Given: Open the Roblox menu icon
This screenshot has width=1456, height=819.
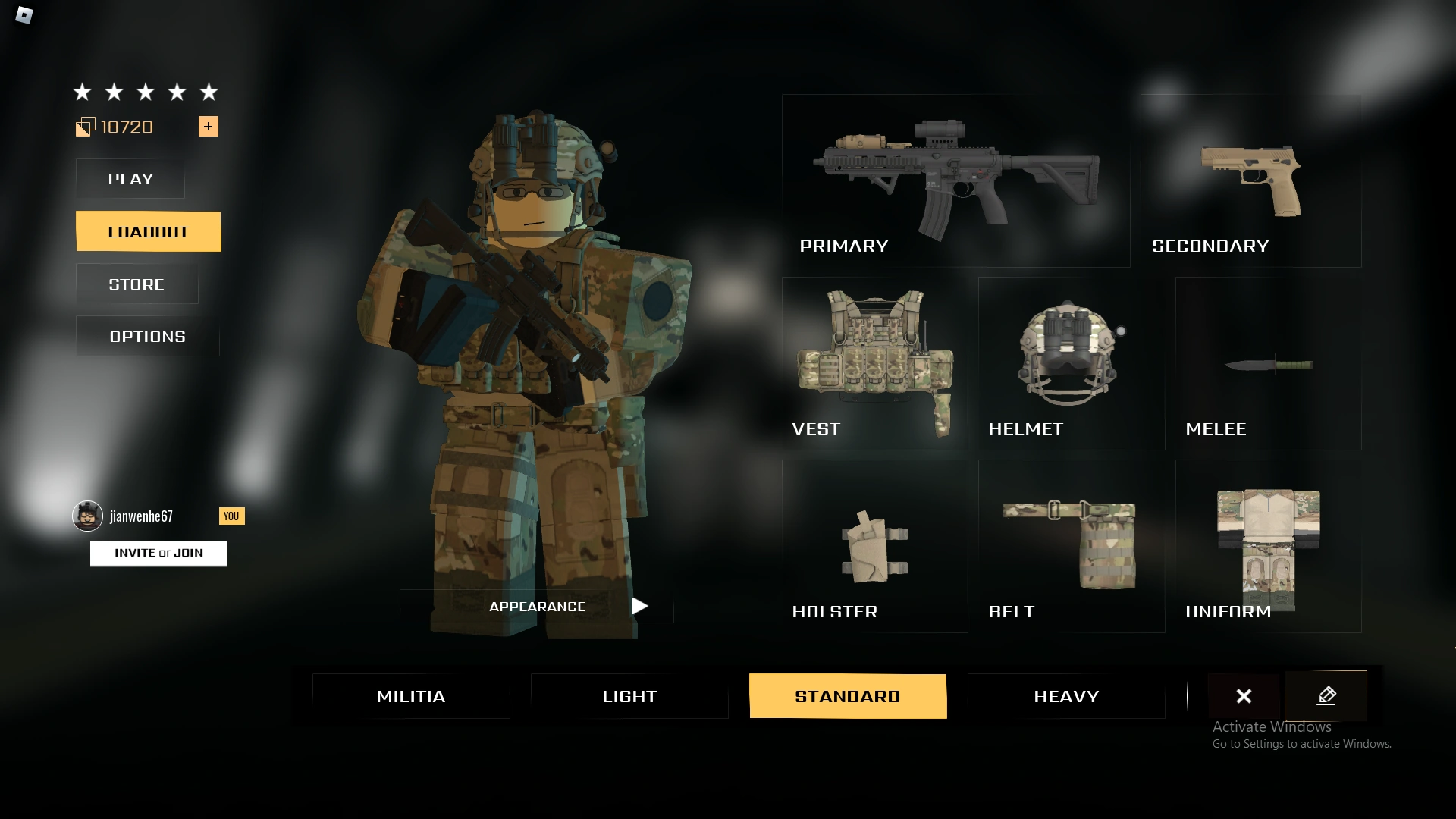Looking at the screenshot, I should 24,16.
